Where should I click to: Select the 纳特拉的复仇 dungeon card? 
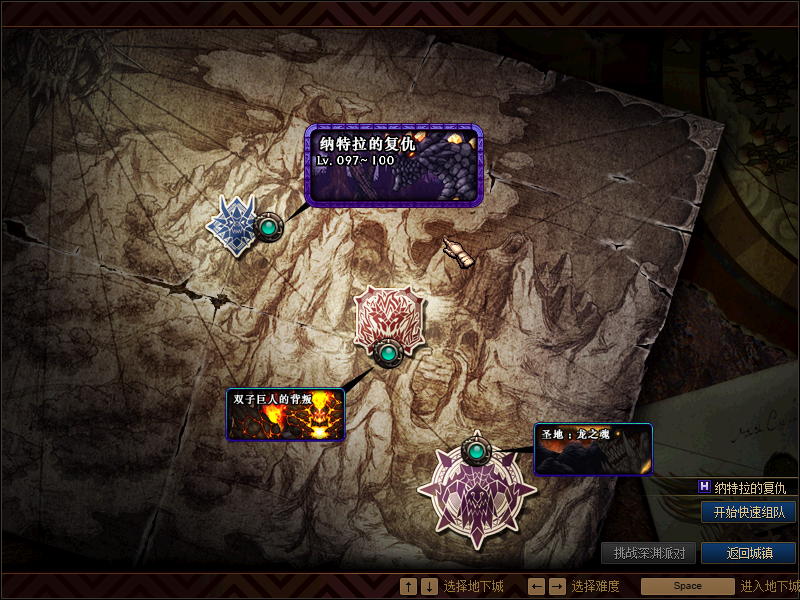[x=394, y=165]
